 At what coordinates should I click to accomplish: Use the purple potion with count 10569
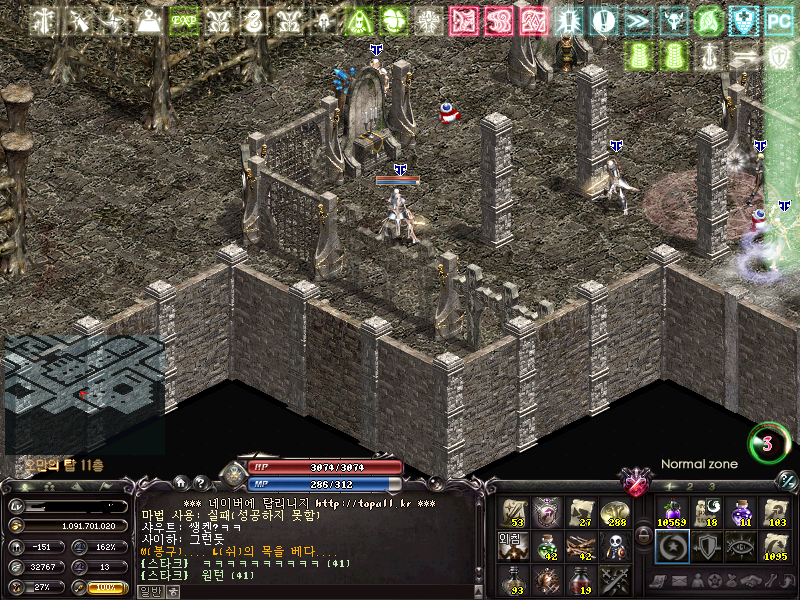(671, 512)
